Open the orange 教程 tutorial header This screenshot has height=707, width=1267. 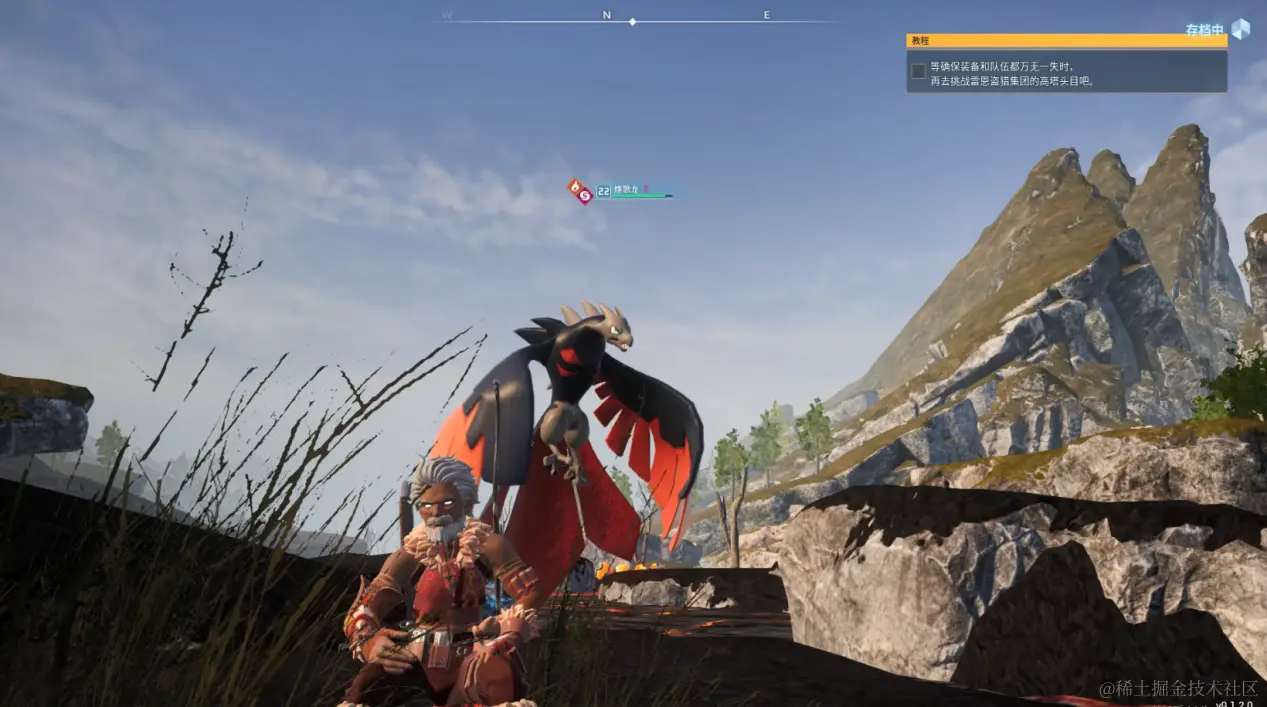[x=1066, y=41]
